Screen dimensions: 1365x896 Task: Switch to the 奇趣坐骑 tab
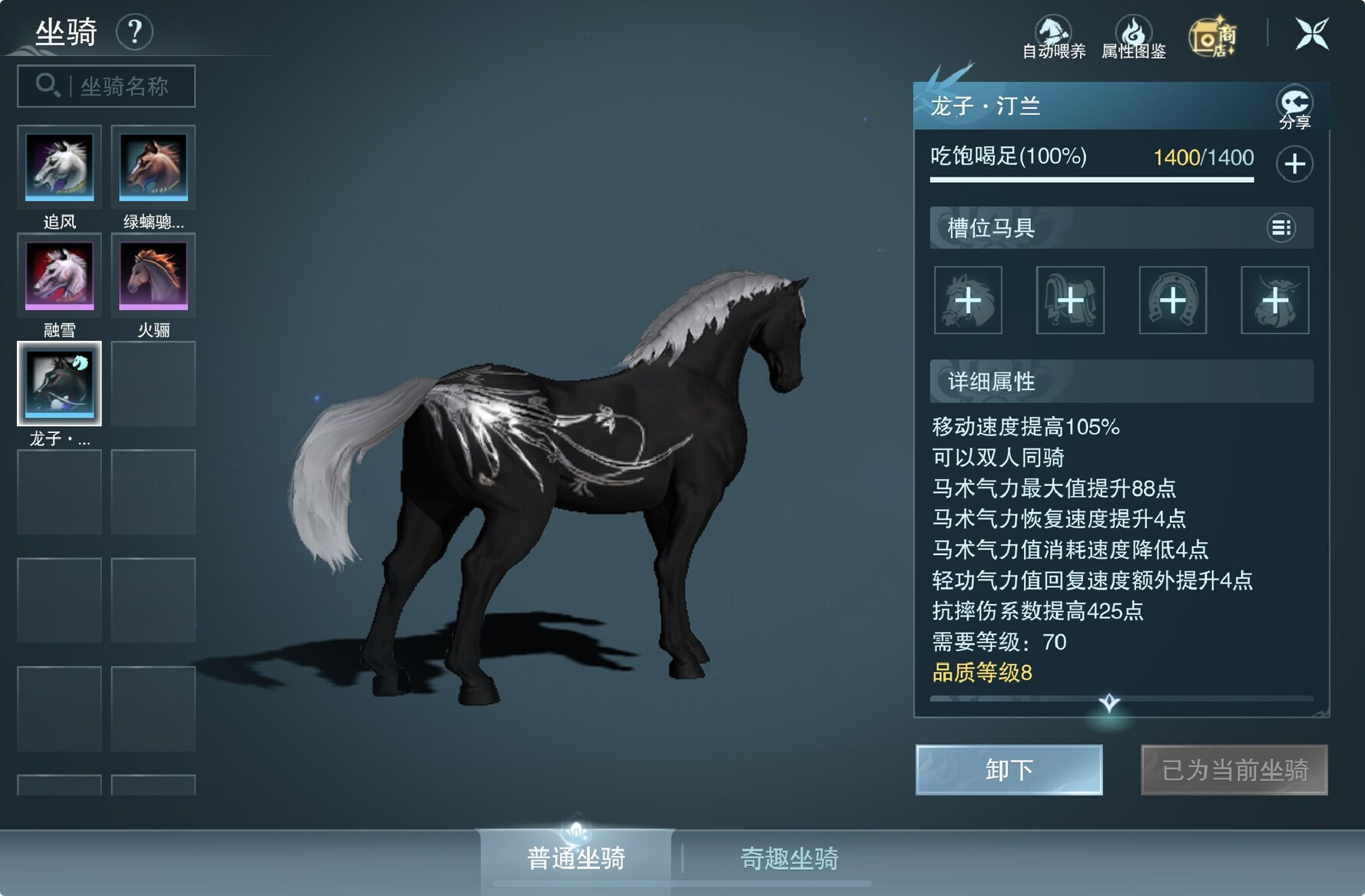789,858
